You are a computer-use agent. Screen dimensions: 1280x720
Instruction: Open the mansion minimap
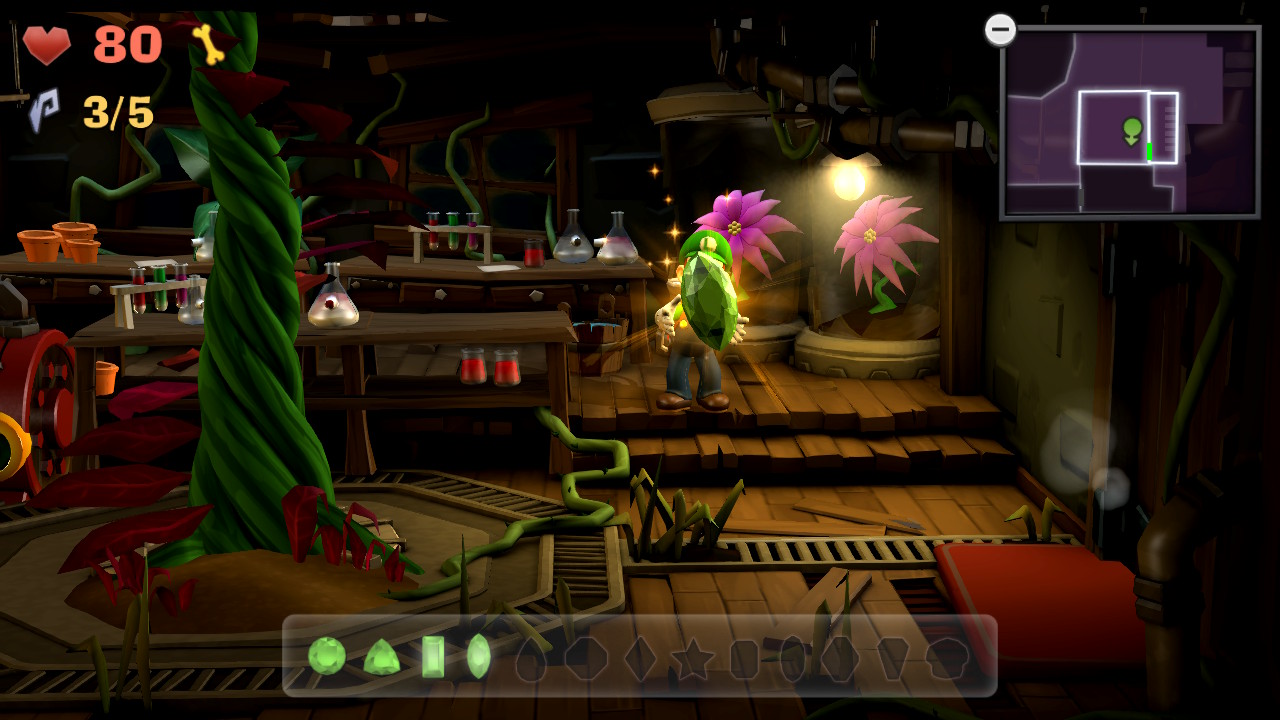click(x=1130, y=122)
